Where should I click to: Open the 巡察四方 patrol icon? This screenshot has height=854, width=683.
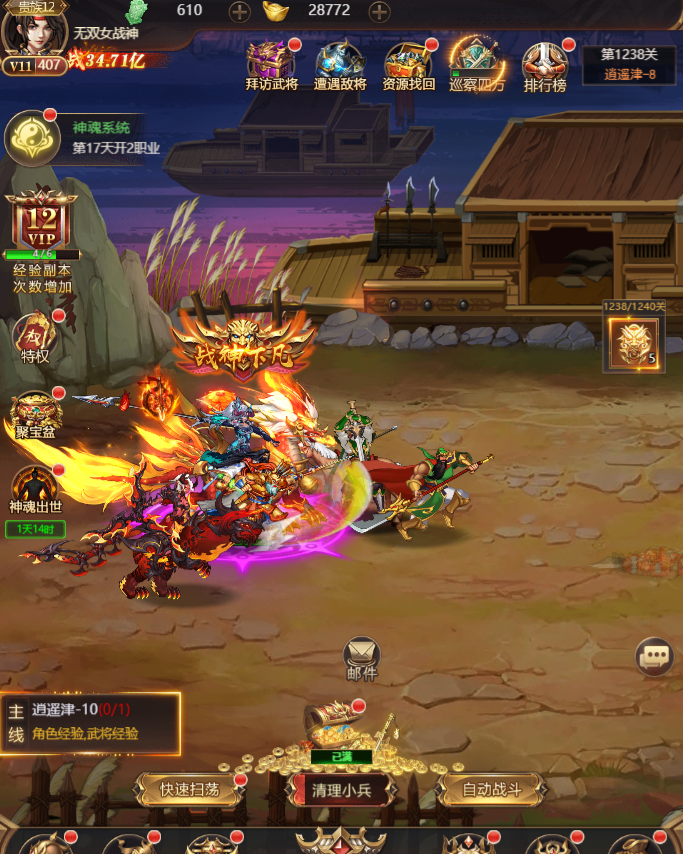[x=477, y=63]
